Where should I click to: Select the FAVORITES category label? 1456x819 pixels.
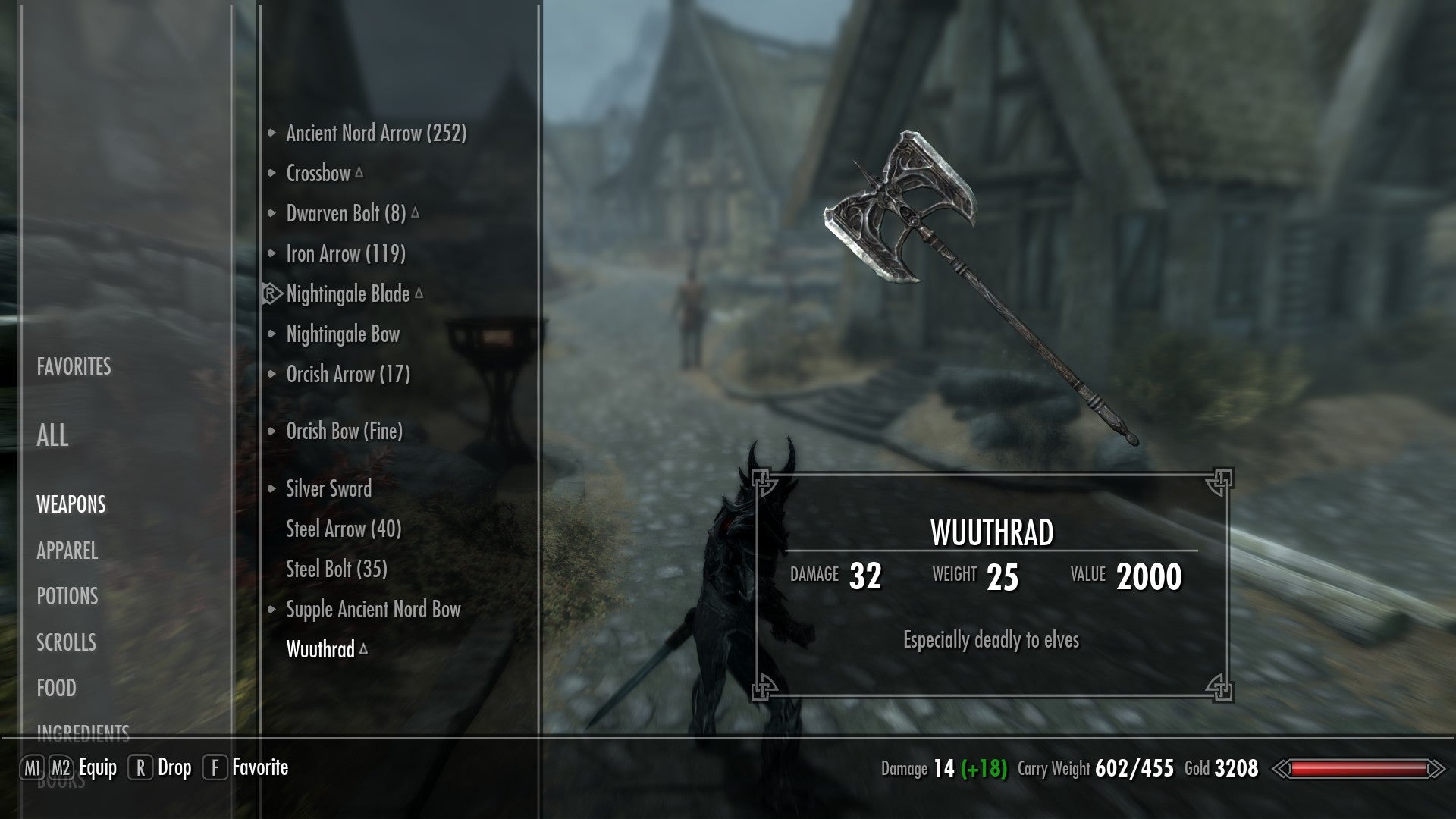73,368
